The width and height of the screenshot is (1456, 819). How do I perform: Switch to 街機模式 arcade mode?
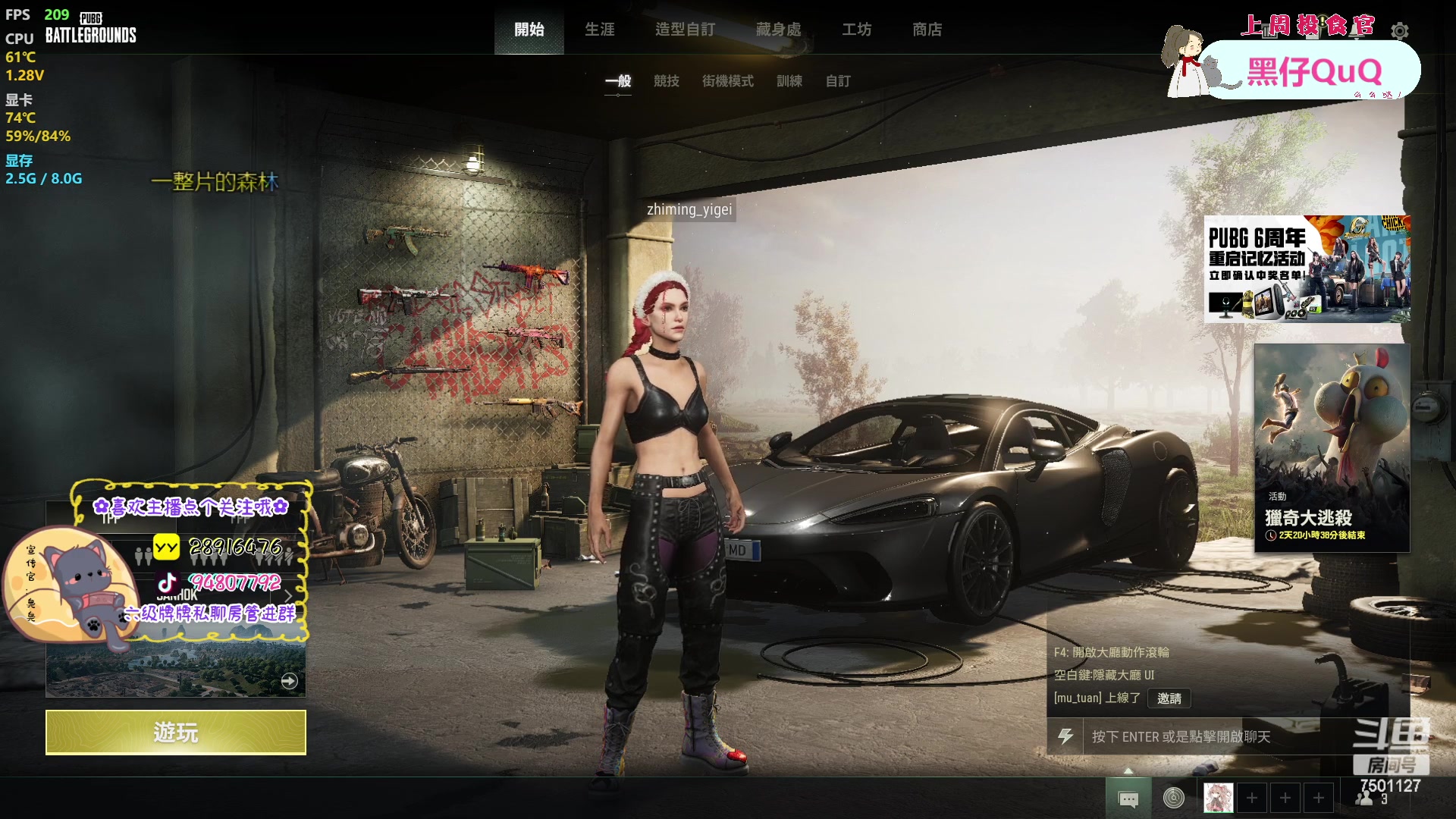[727, 81]
